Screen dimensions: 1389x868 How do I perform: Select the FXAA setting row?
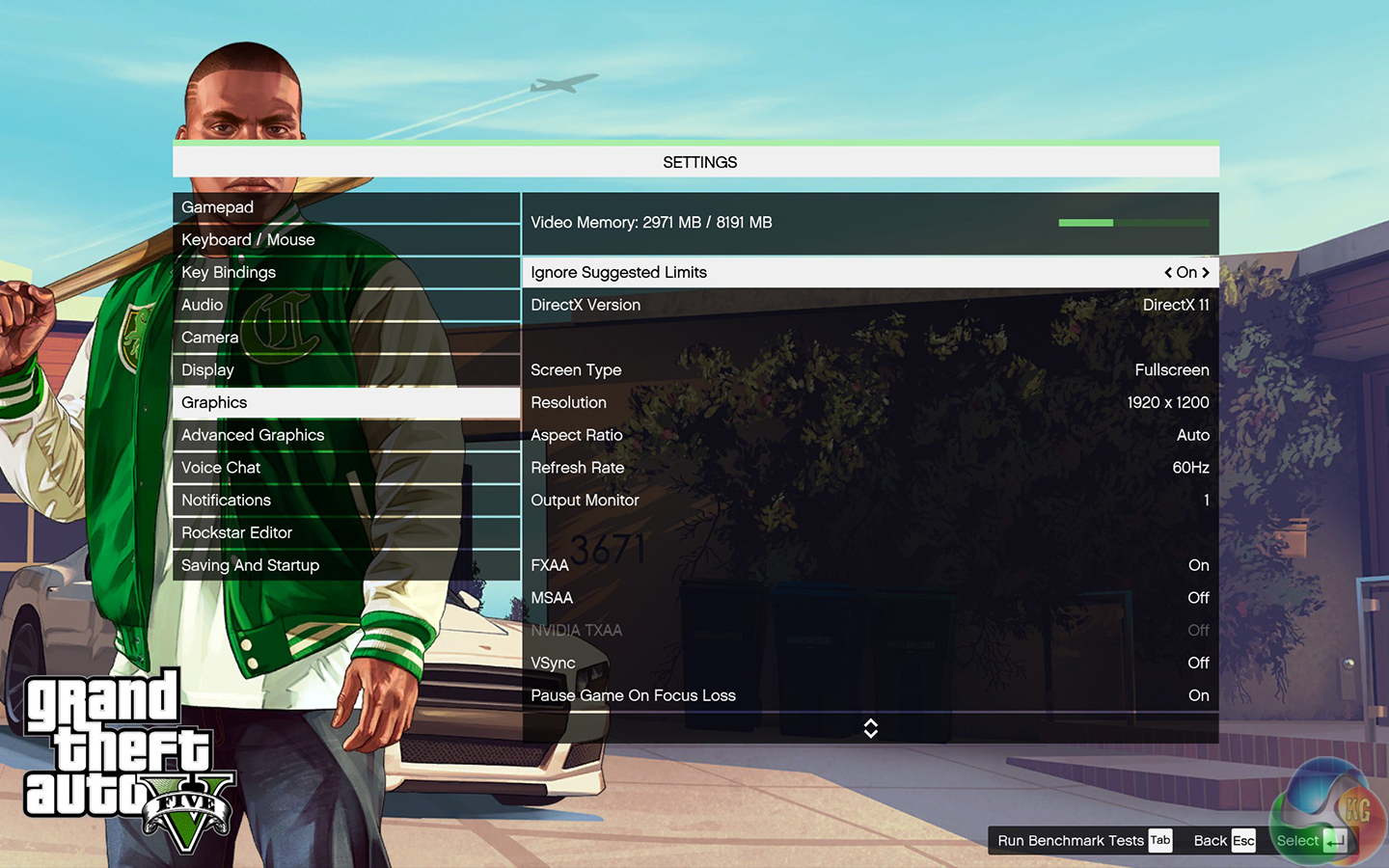tap(869, 565)
